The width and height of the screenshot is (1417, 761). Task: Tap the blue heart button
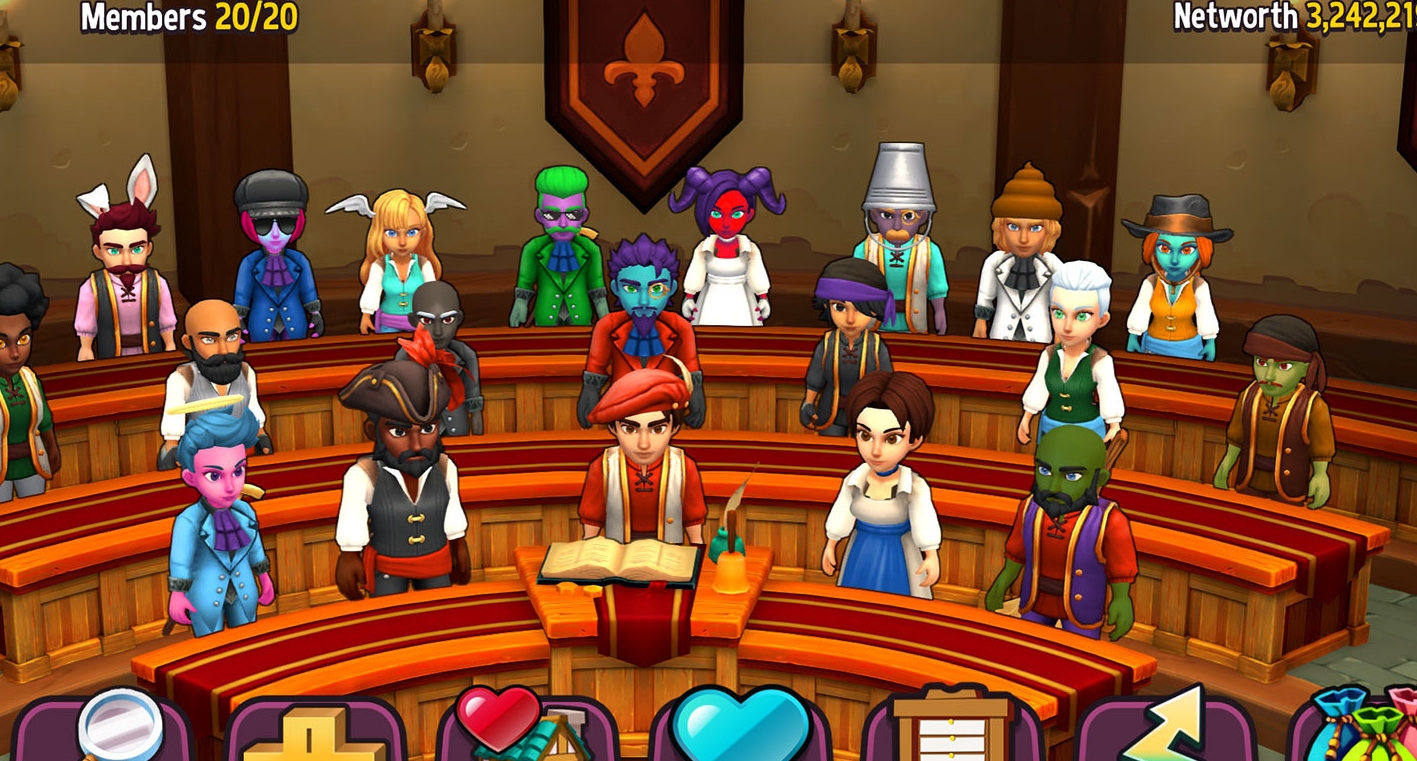741,726
